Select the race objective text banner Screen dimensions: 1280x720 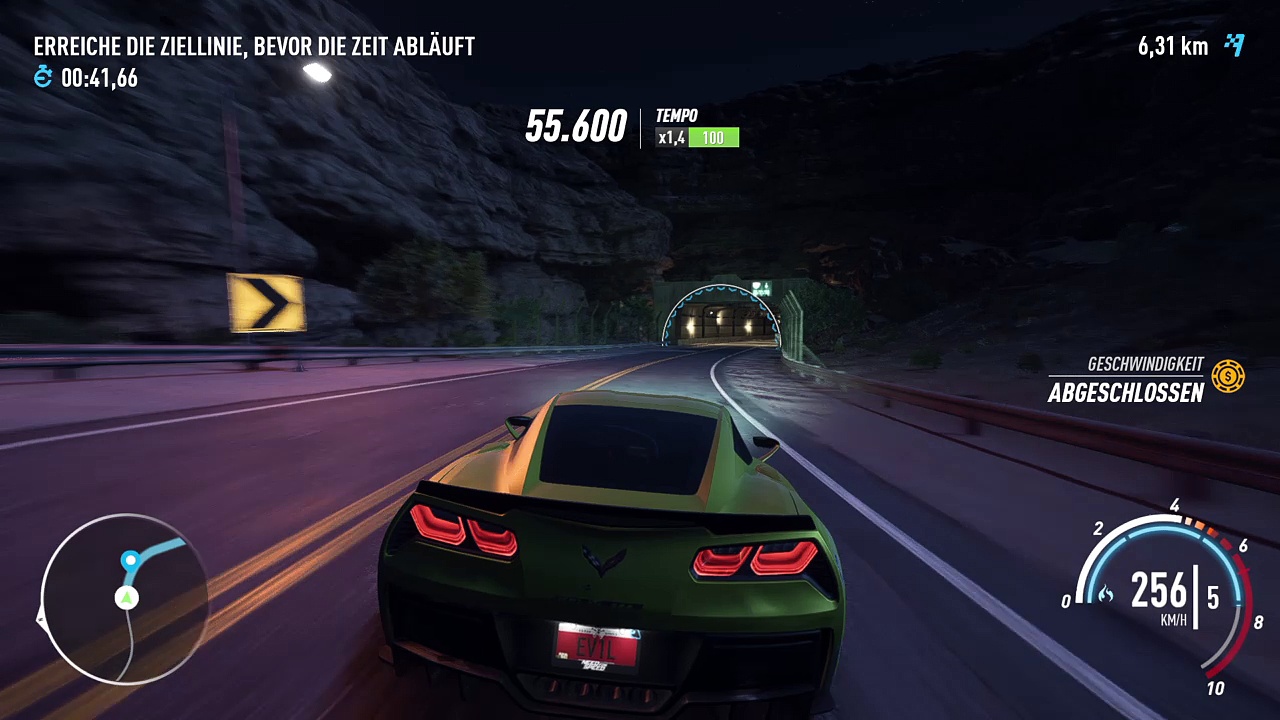pyautogui.click(x=254, y=46)
